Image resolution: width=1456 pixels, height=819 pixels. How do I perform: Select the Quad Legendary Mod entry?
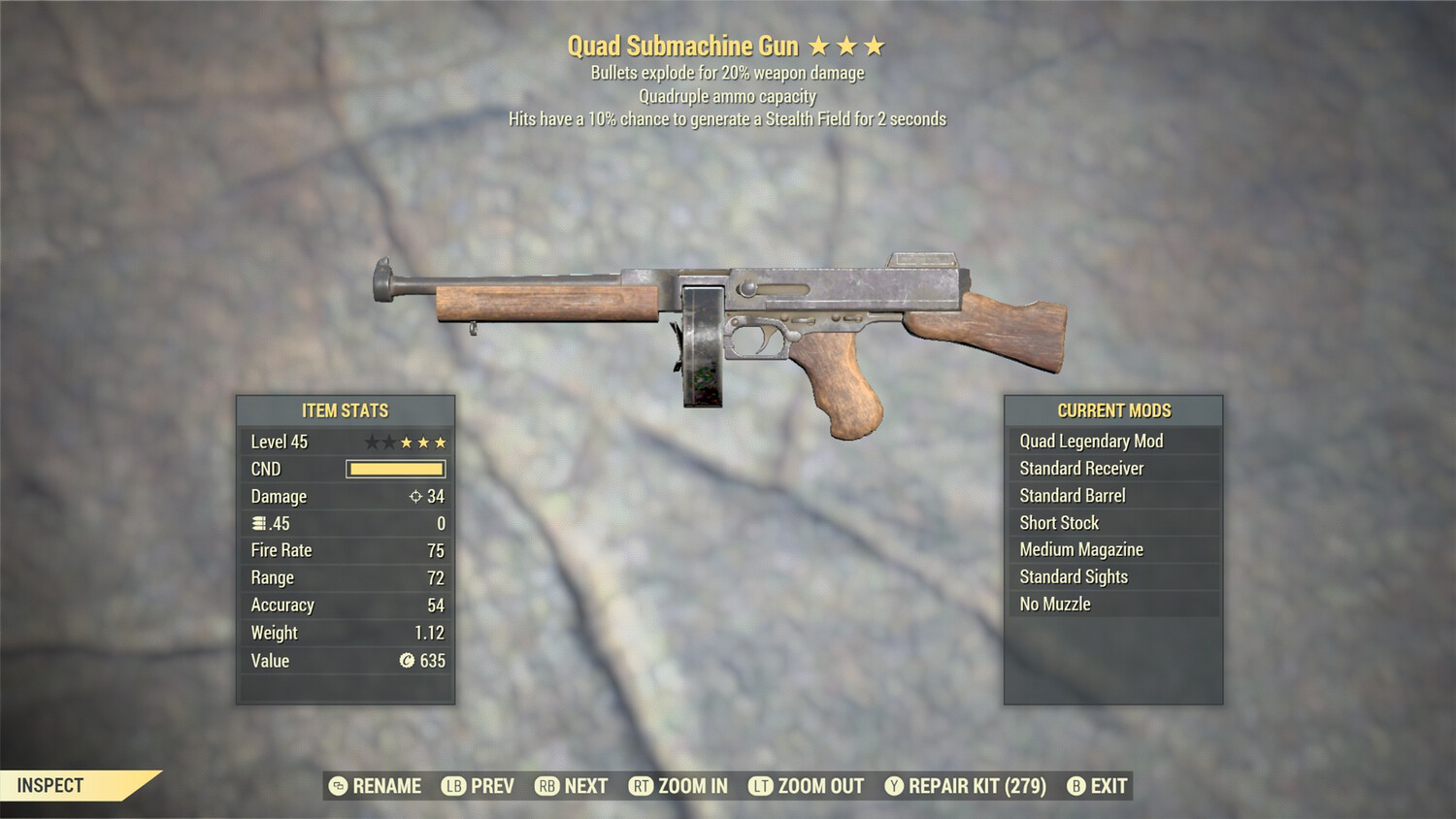(x=1090, y=441)
